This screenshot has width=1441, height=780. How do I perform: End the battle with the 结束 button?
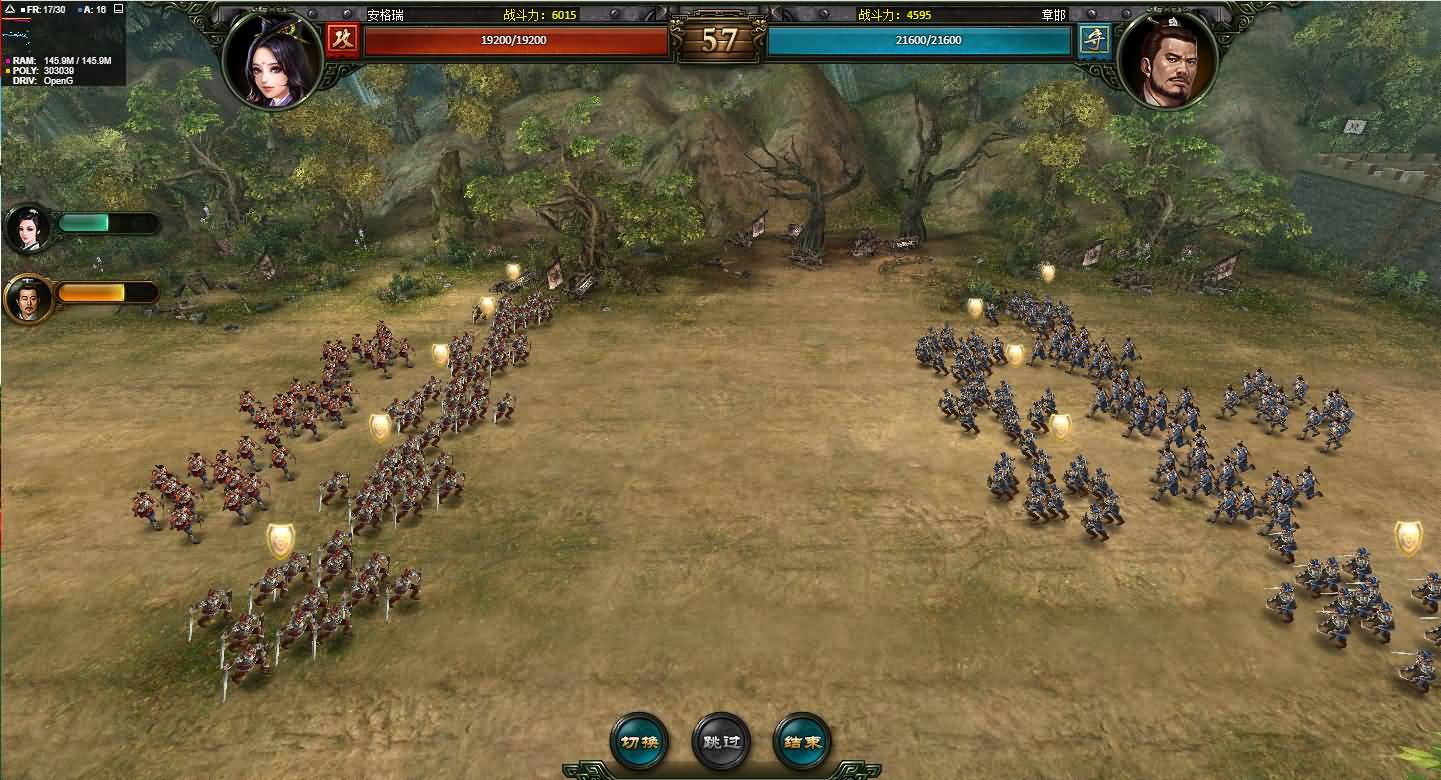pyautogui.click(x=802, y=742)
